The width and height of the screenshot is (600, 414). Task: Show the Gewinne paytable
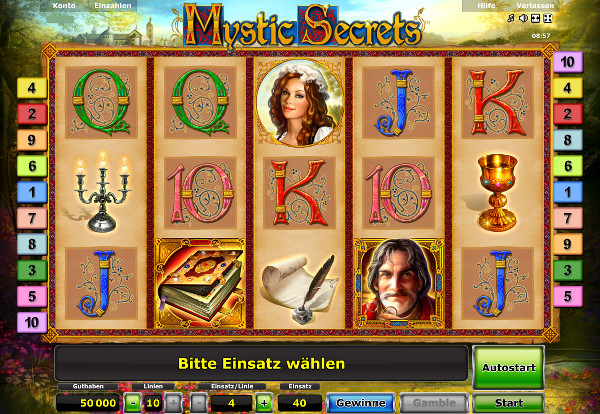point(362,403)
